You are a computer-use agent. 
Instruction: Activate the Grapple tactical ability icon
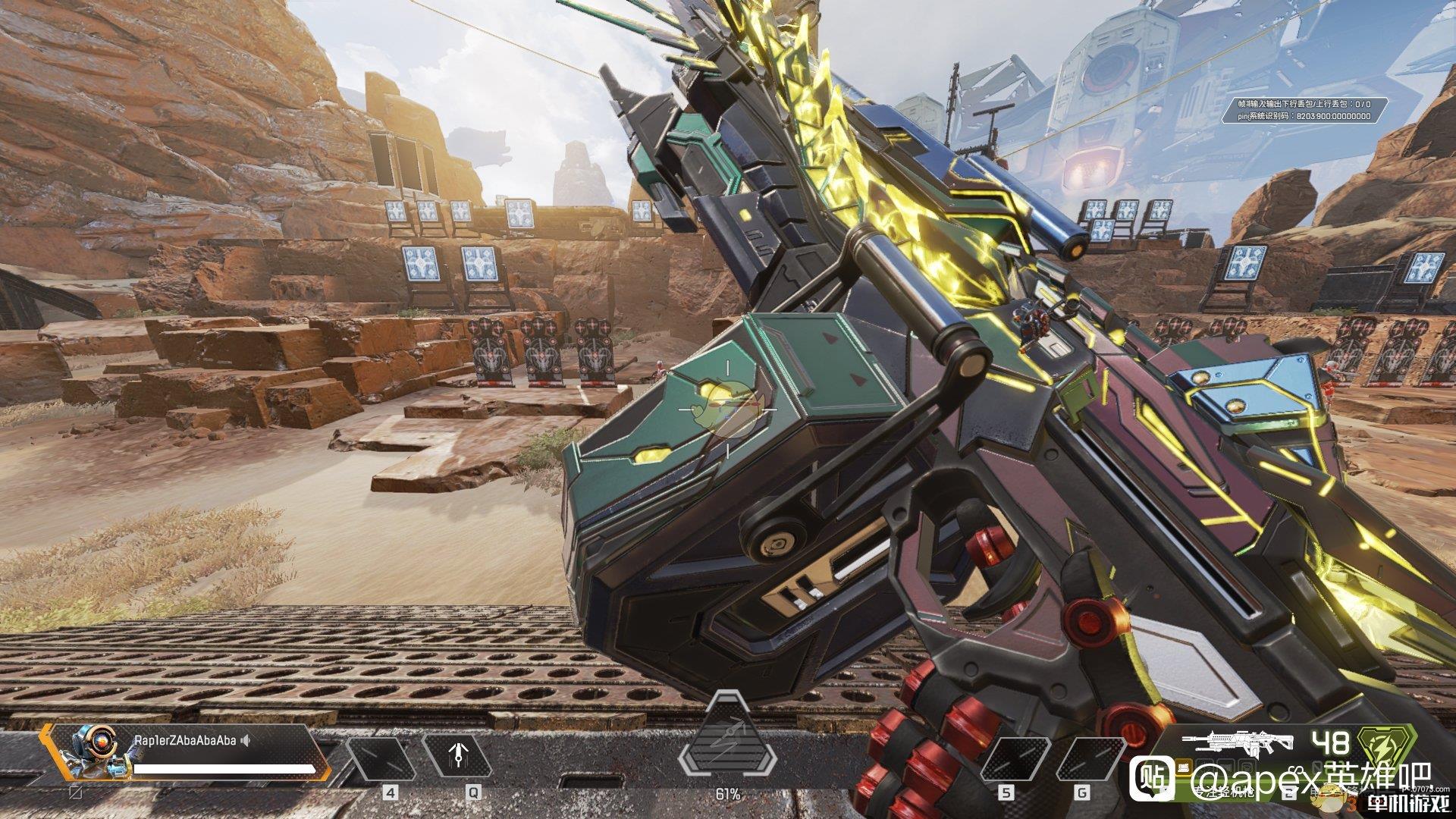click(x=457, y=758)
